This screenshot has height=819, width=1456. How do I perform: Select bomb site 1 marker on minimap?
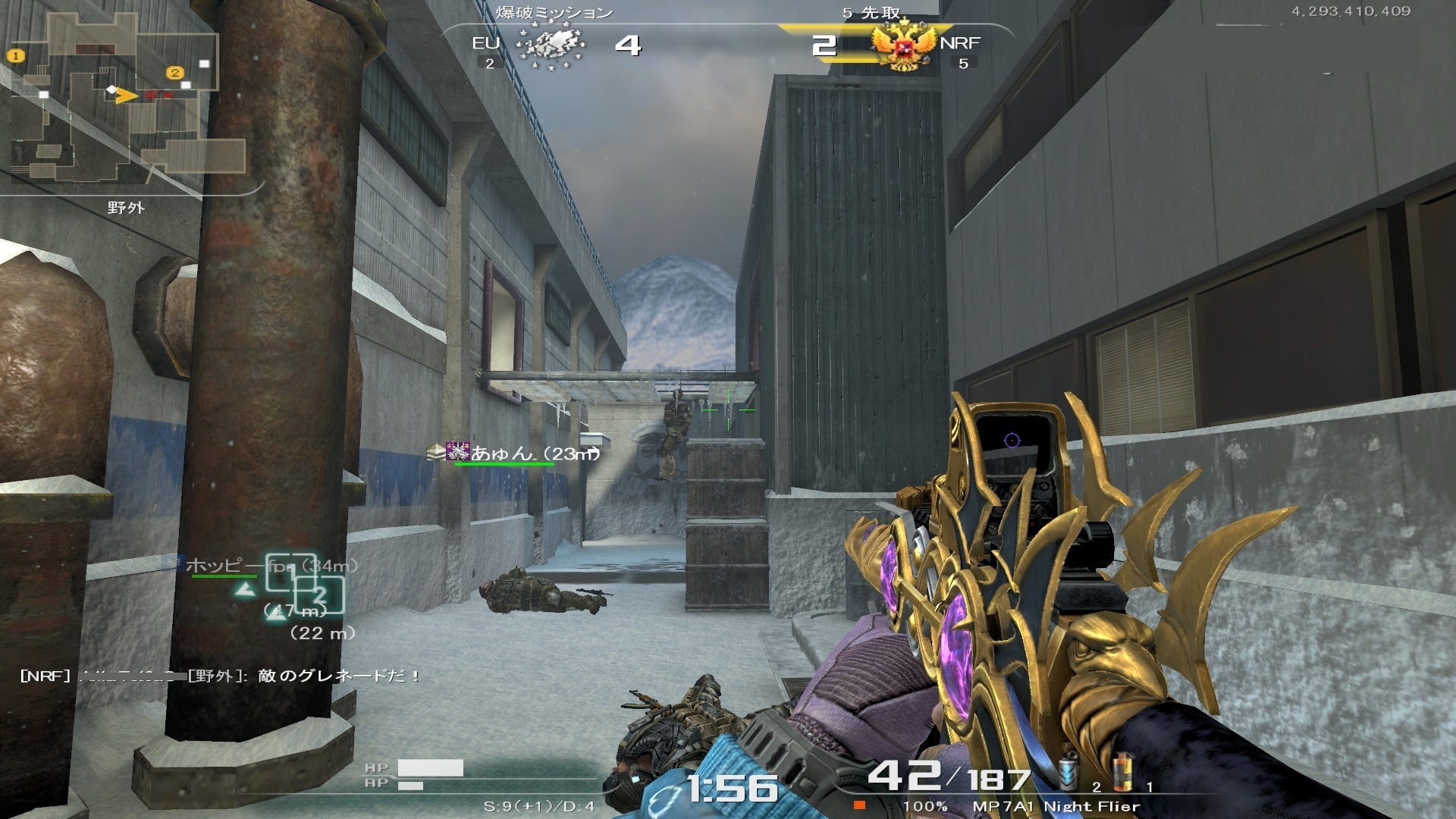pyautogui.click(x=16, y=55)
